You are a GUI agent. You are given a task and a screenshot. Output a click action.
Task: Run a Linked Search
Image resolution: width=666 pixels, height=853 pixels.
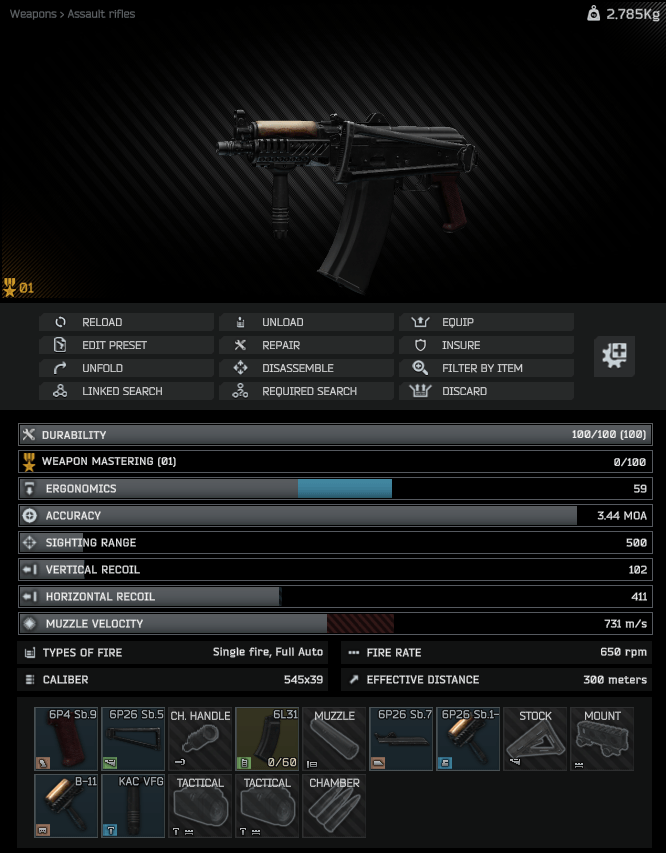[126, 391]
